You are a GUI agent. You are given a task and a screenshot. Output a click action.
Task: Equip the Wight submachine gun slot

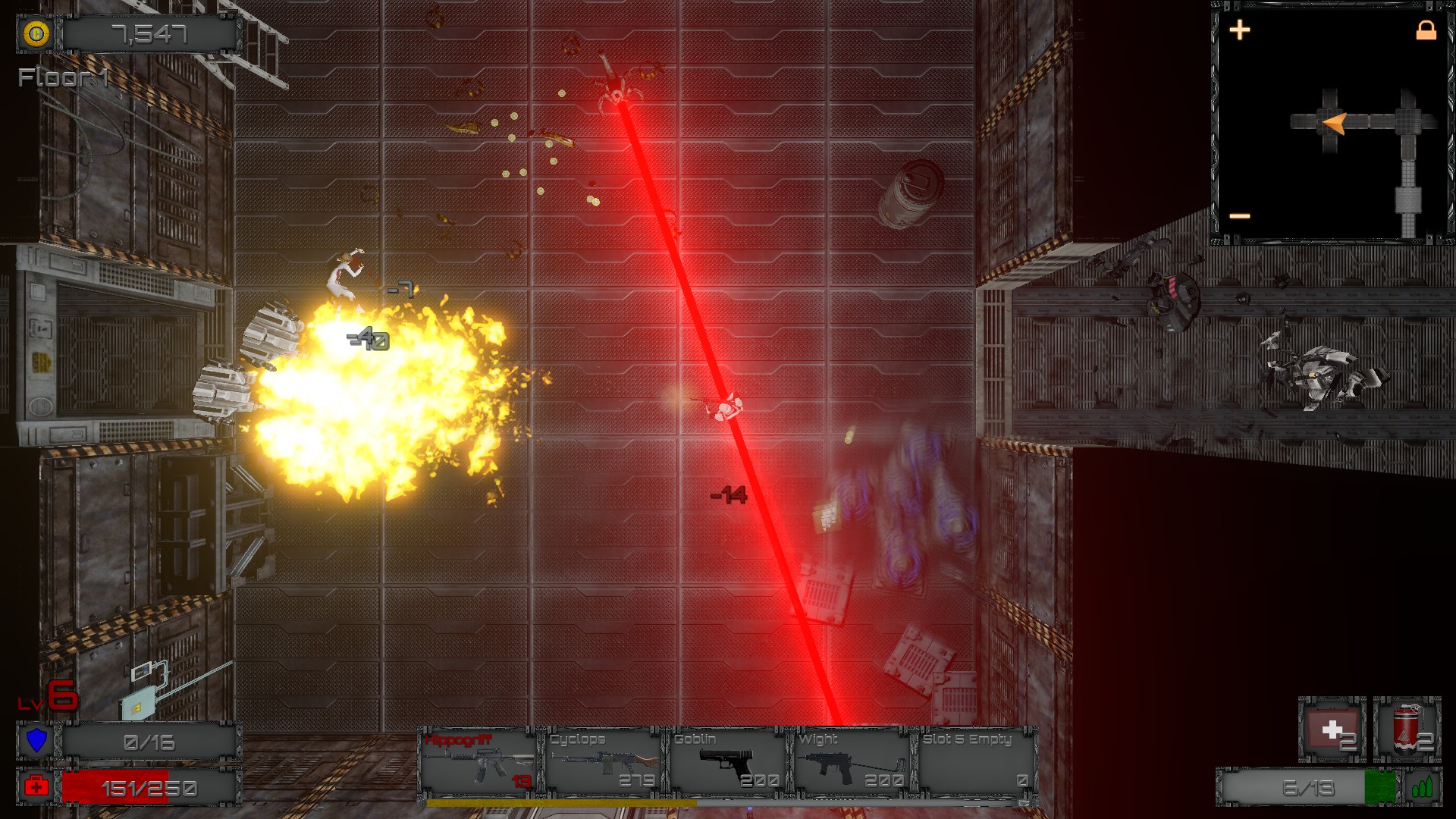pos(852,762)
